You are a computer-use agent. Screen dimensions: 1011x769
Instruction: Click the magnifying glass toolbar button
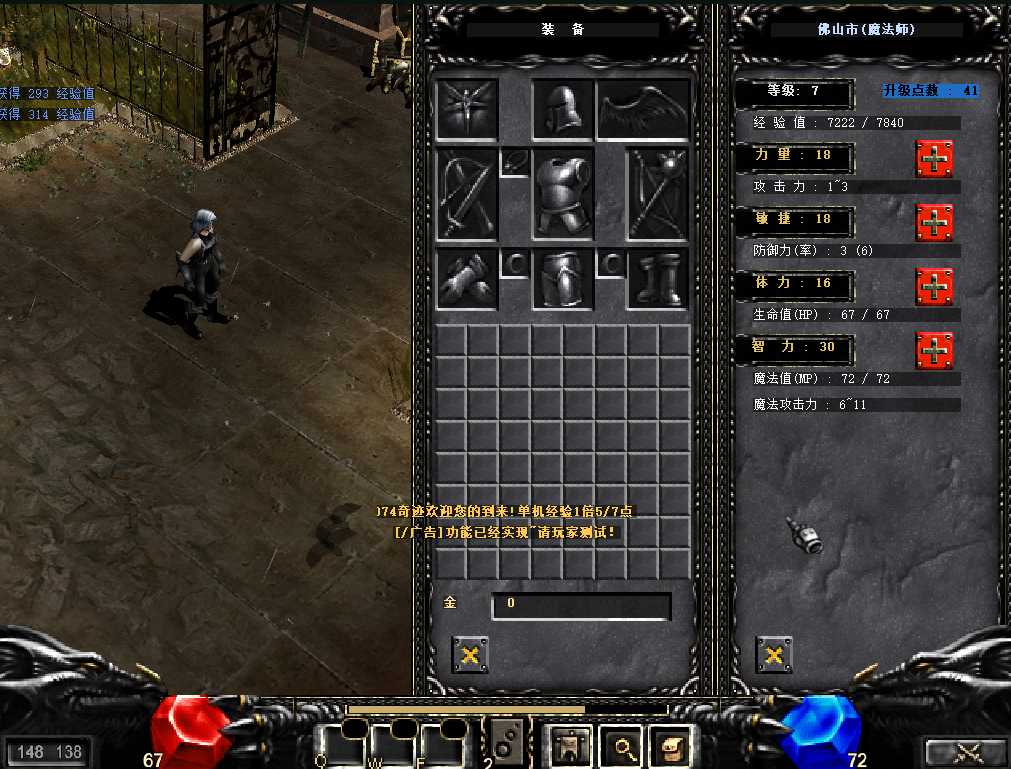(x=624, y=745)
